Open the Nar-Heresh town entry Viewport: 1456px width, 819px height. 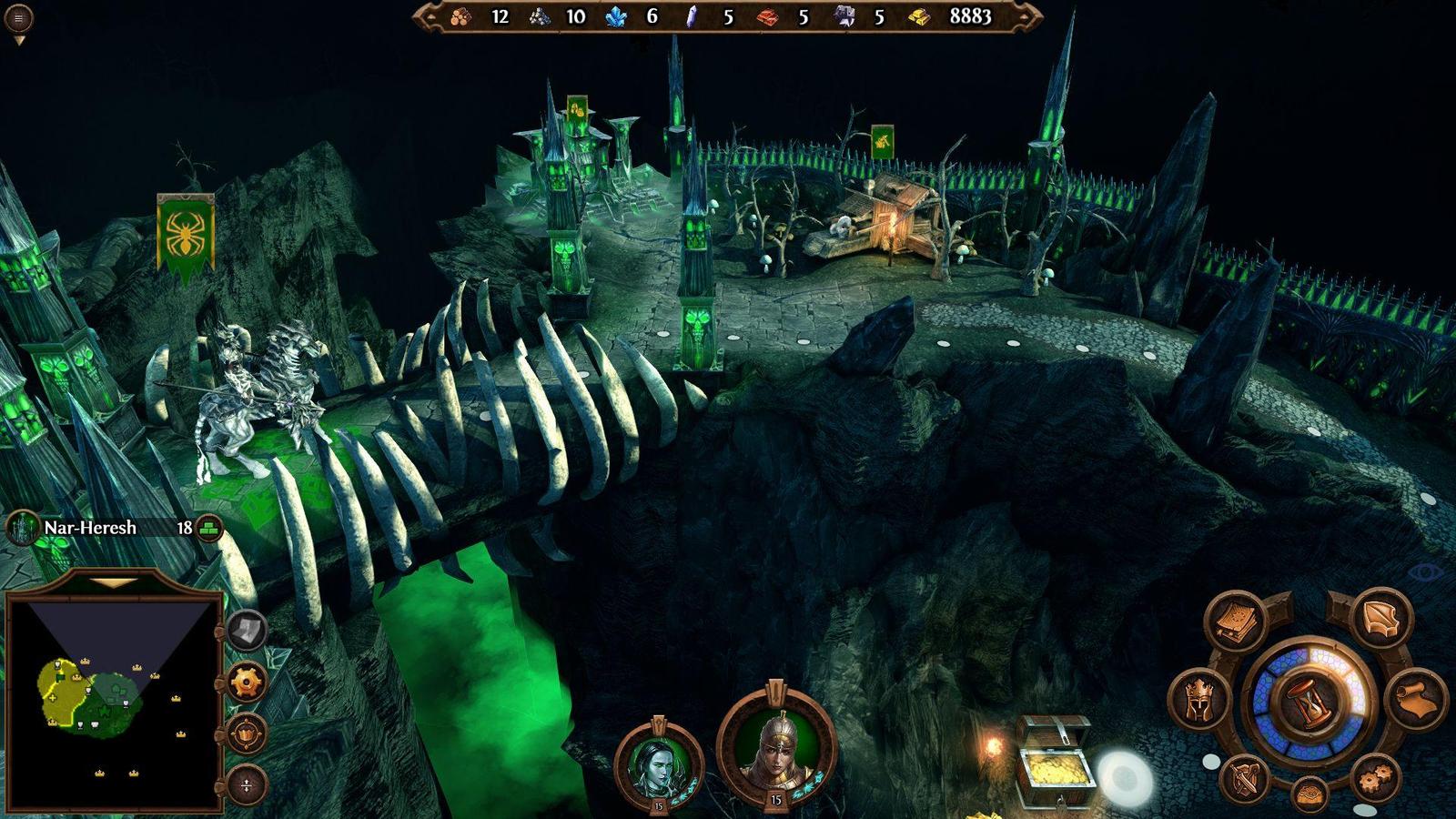point(91,528)
